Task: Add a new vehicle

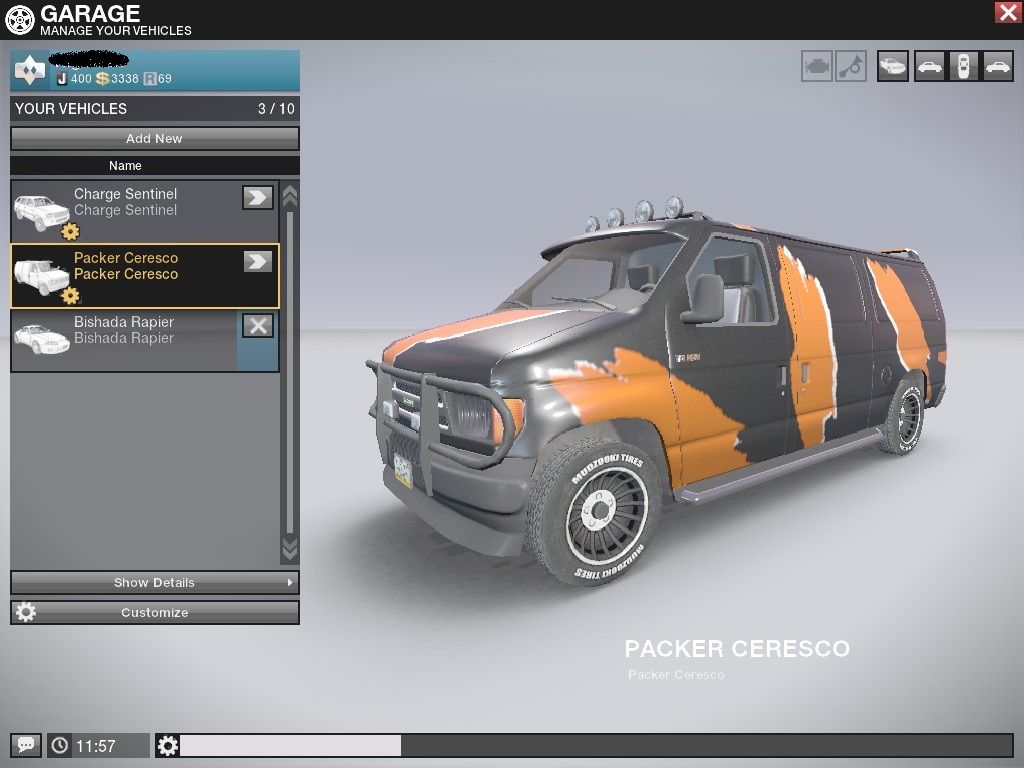Action: (154, 138)
